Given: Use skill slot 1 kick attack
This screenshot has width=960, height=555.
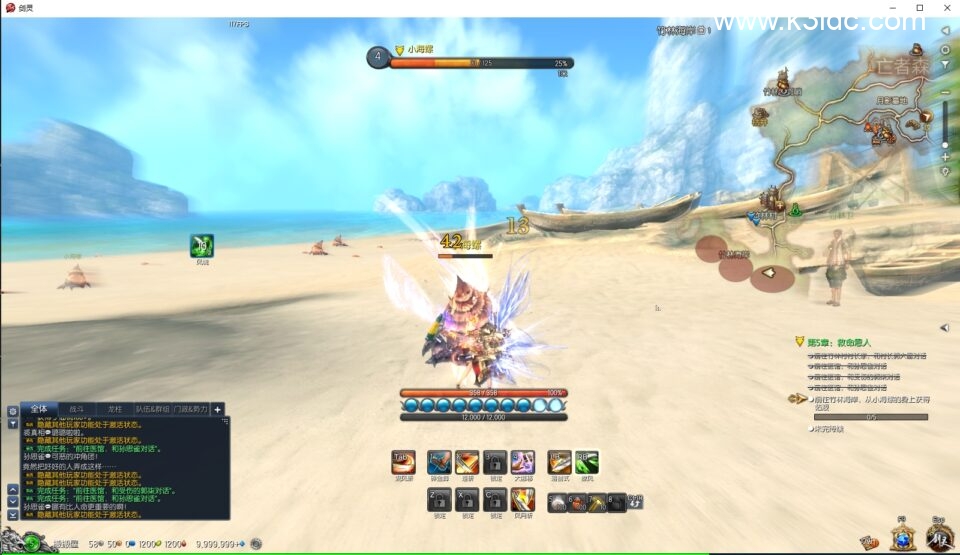Looking at the screenshot, I should (438, 462).
